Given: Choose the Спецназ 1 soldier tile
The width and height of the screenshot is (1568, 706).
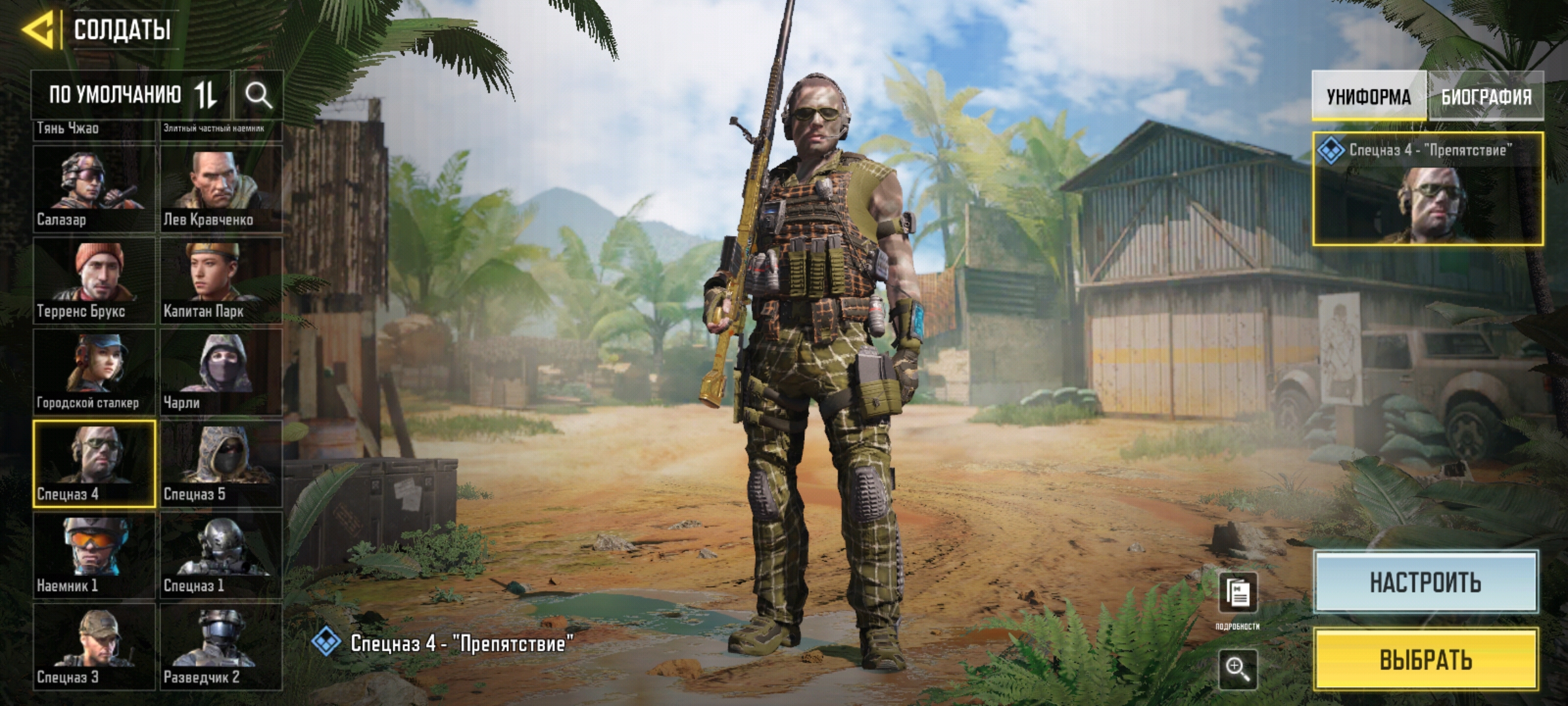Looking at the screenshot, I should 221,555.
